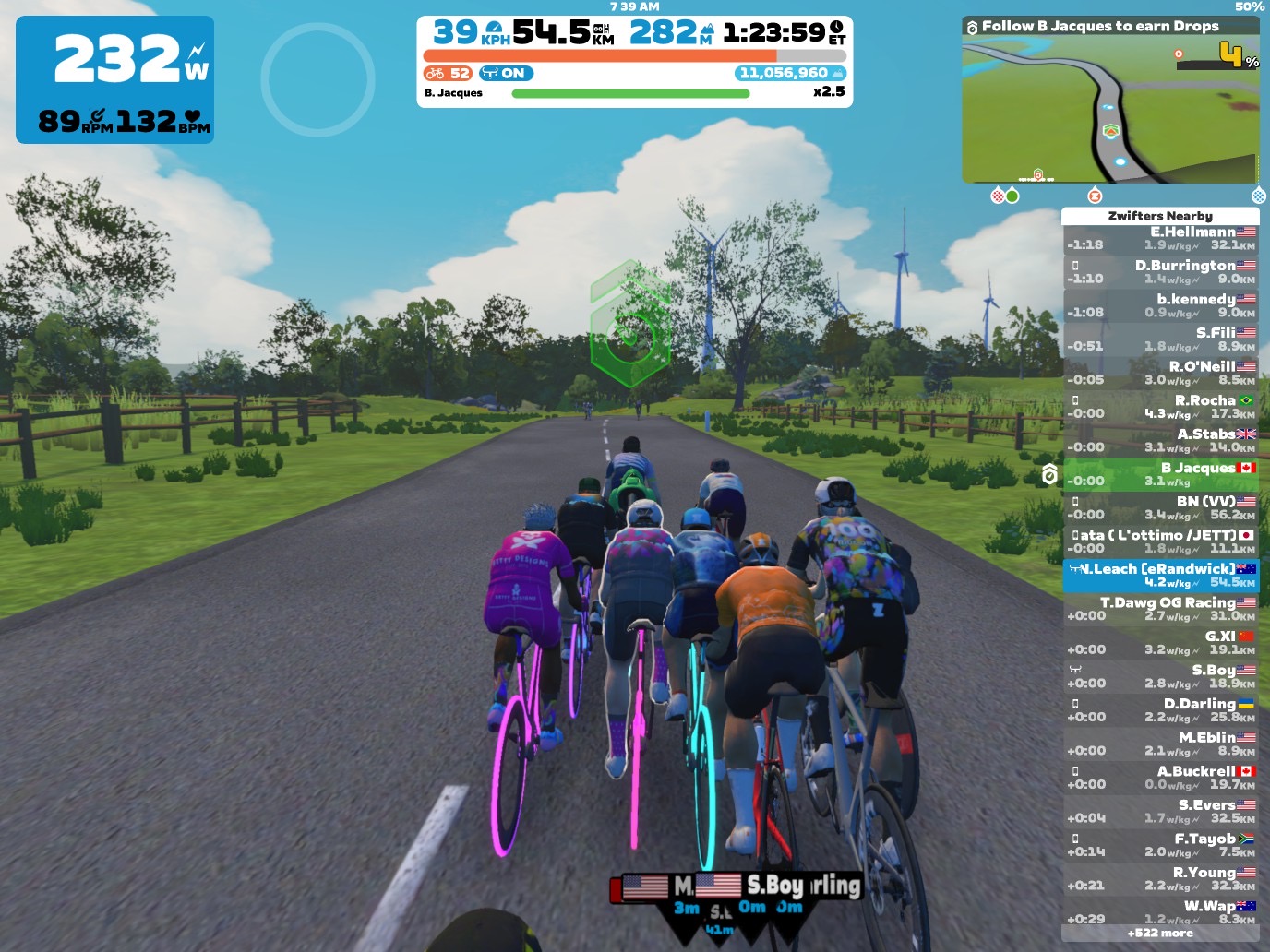
Task: Select pace partner B Jacques' green row
Action: pos(1160,474)
